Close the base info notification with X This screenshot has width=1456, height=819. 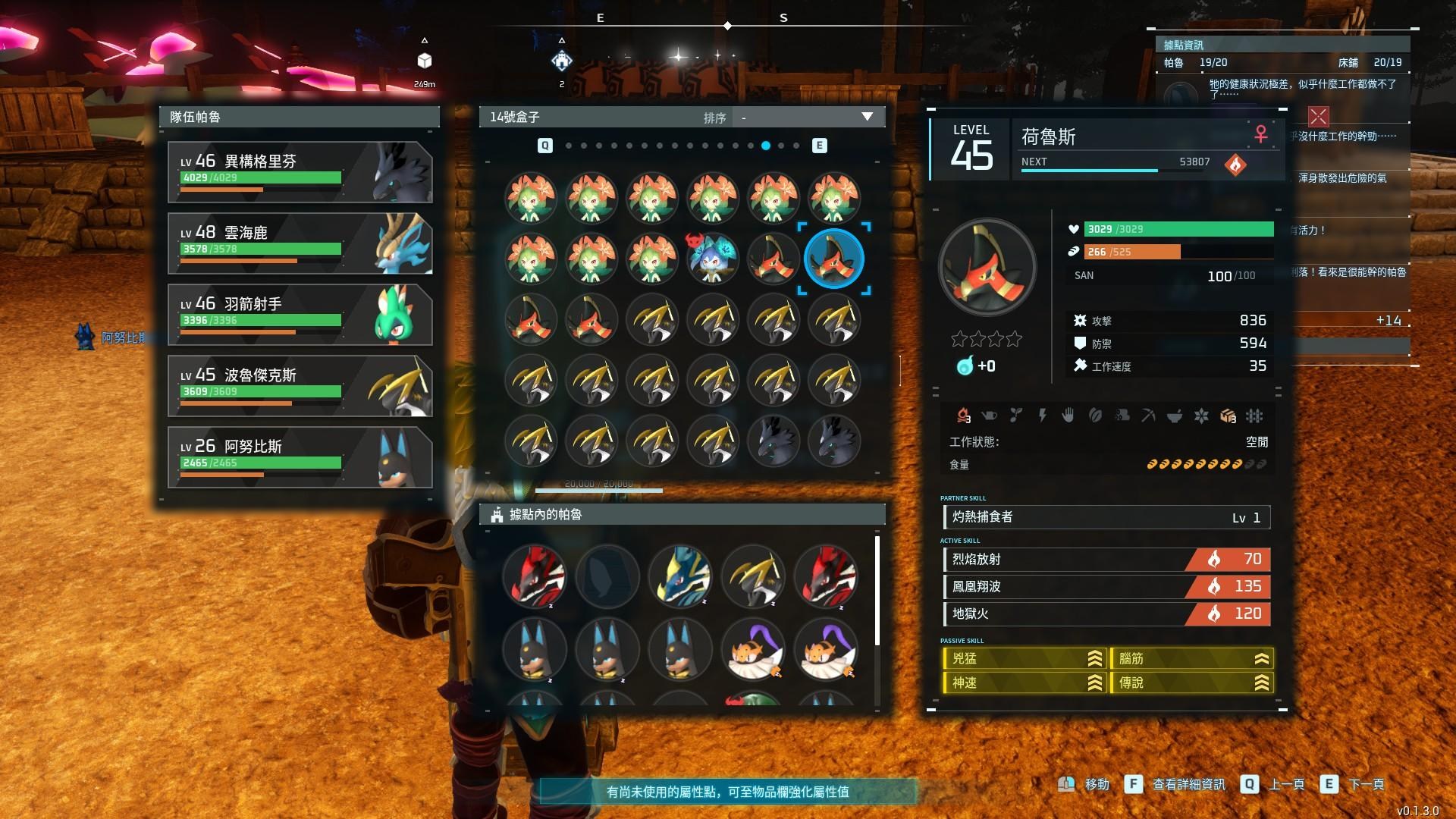click(1319, 117)
